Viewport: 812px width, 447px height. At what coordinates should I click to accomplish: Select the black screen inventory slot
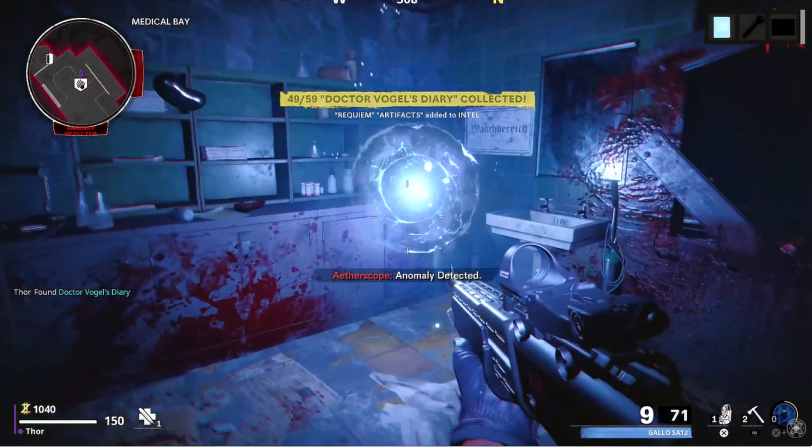(x=783, y=28)
